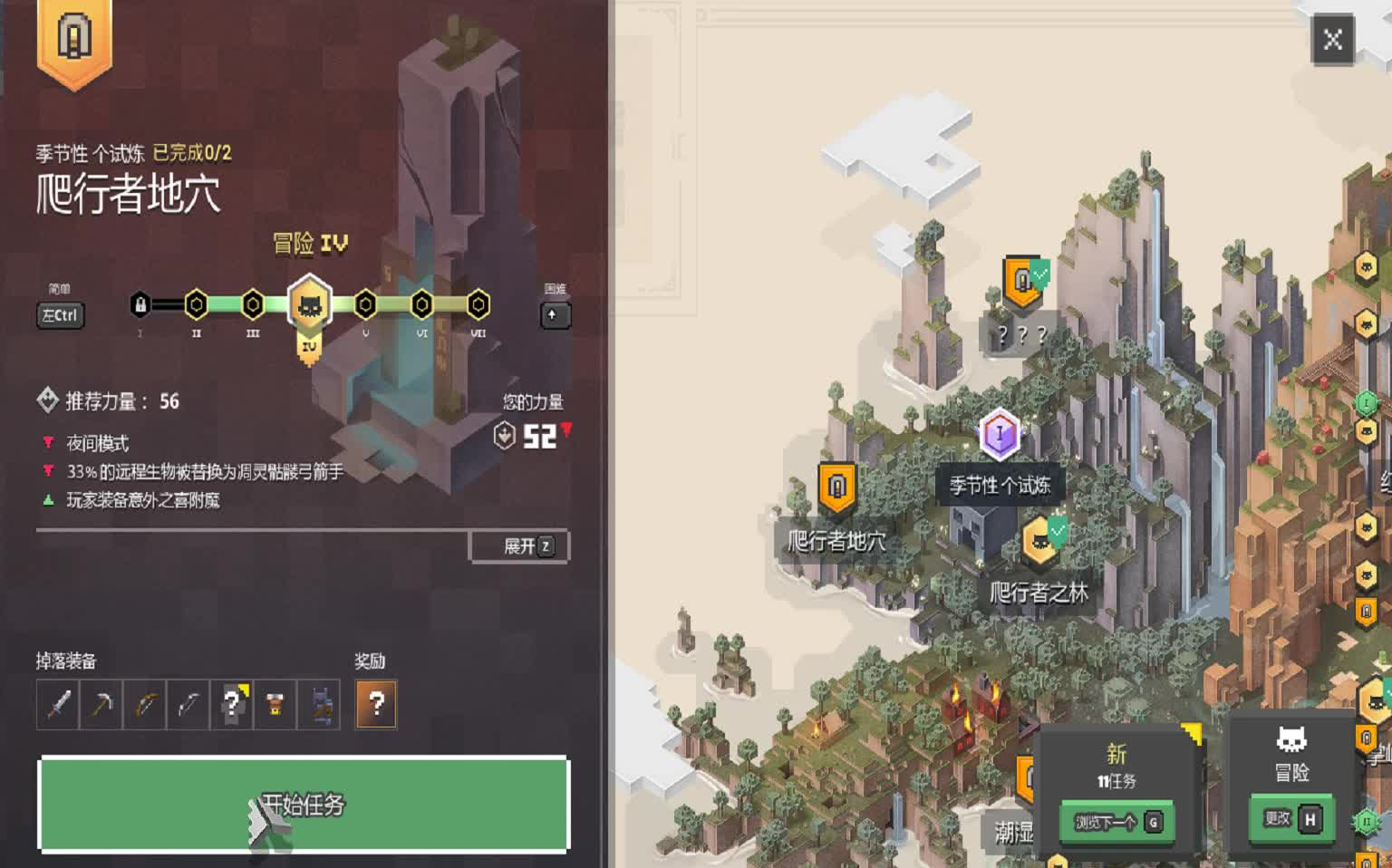This screenshot has height=868, width=1392.
Task: Open the 奖励 mystery reward box icon
Action: point(375,704)
